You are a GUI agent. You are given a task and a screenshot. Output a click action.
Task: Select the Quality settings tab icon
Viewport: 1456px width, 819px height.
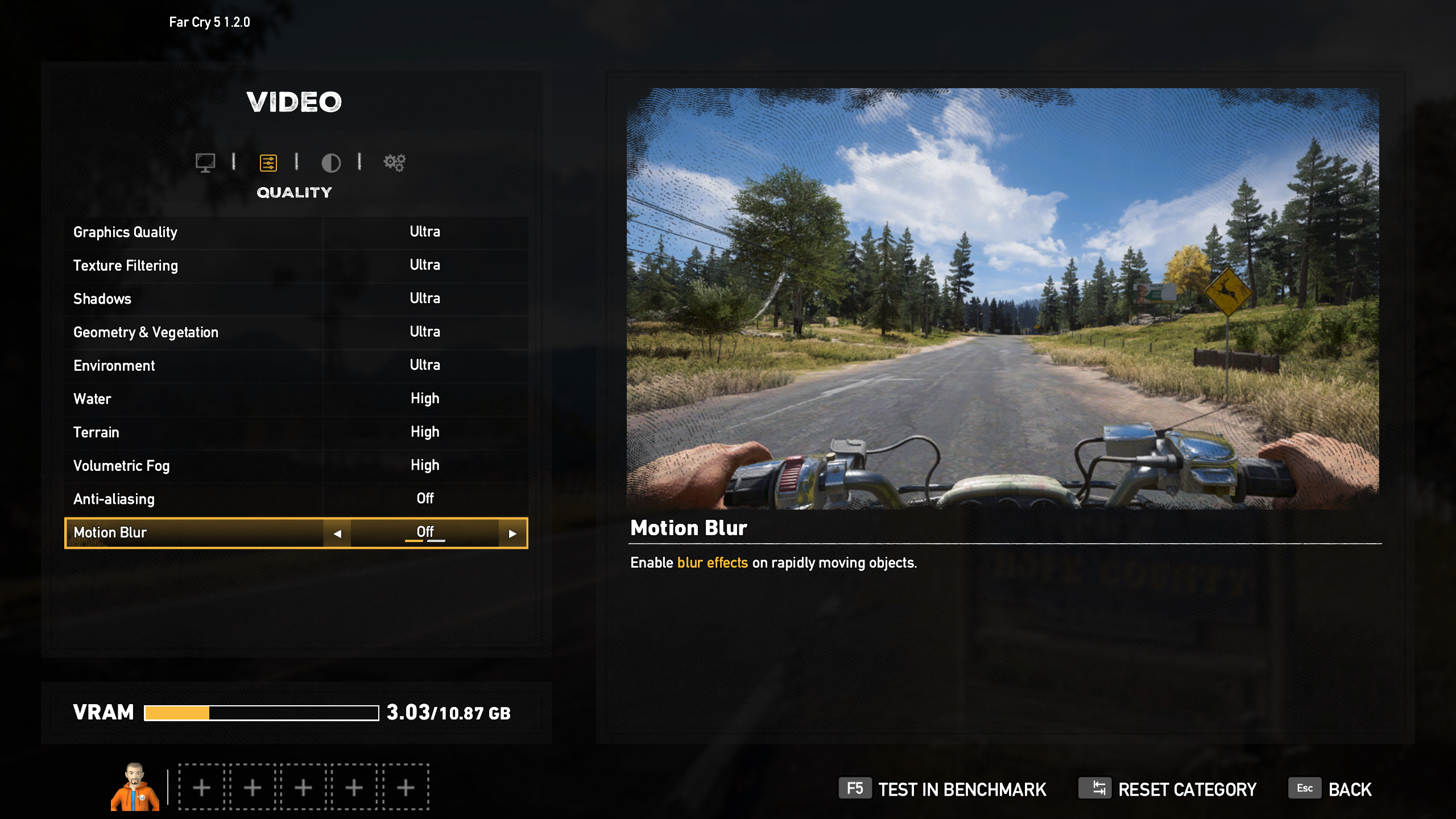(268, 163)
